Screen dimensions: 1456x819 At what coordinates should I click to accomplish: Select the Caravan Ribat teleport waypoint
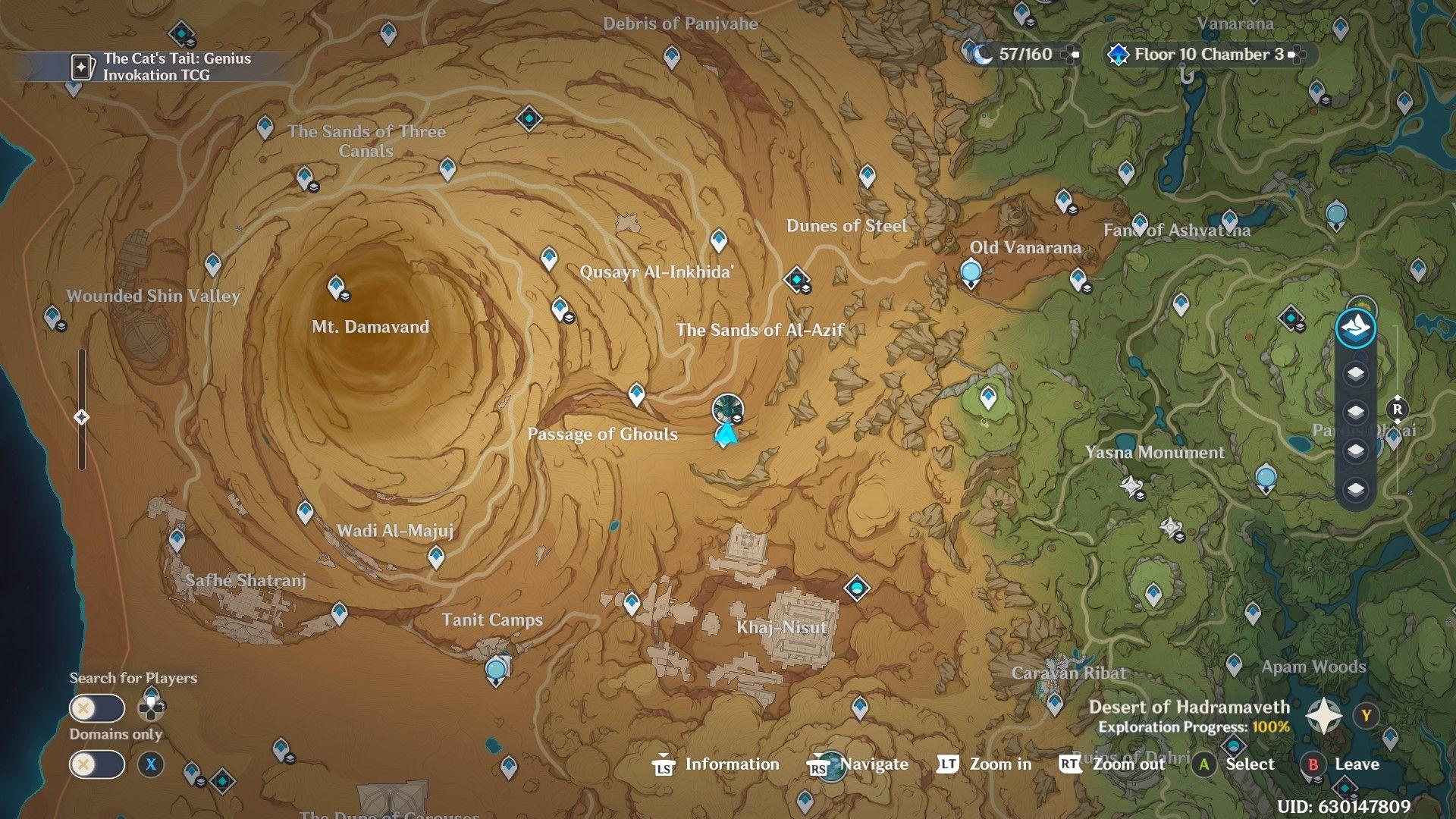pyautogui.click(x=1055, y=703)
